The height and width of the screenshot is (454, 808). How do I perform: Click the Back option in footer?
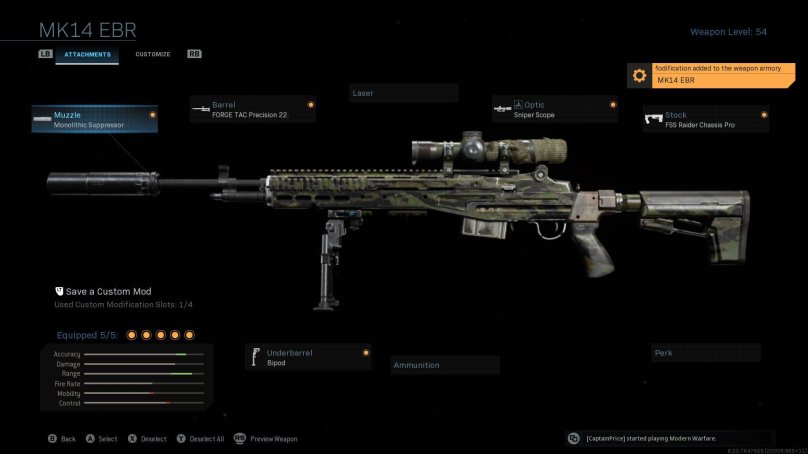coord(62,439)
